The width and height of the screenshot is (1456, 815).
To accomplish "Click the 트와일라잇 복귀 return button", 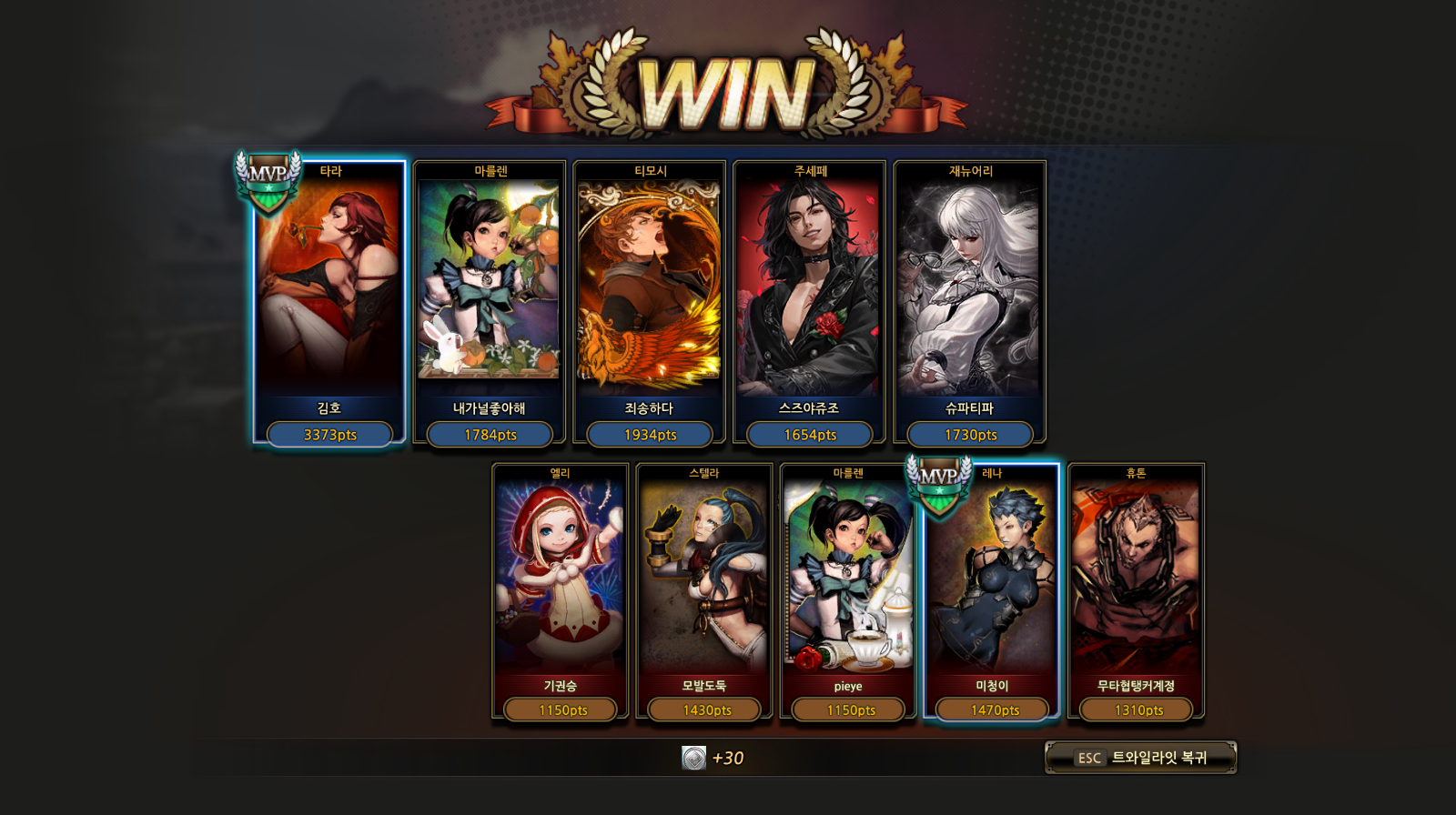I will [1141, 758].
